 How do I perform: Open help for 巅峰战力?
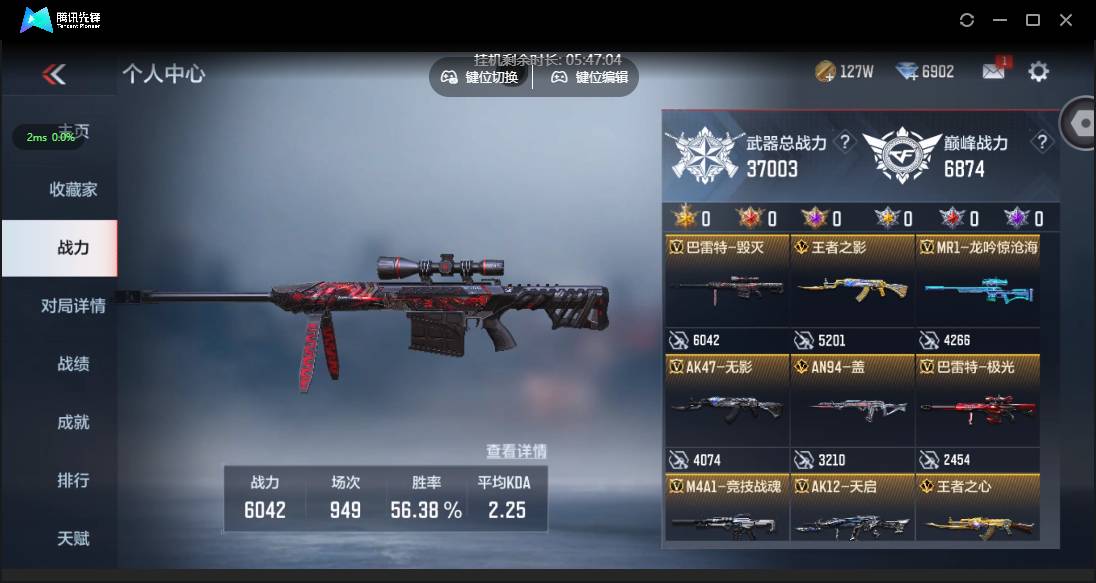coord(1042,143)
